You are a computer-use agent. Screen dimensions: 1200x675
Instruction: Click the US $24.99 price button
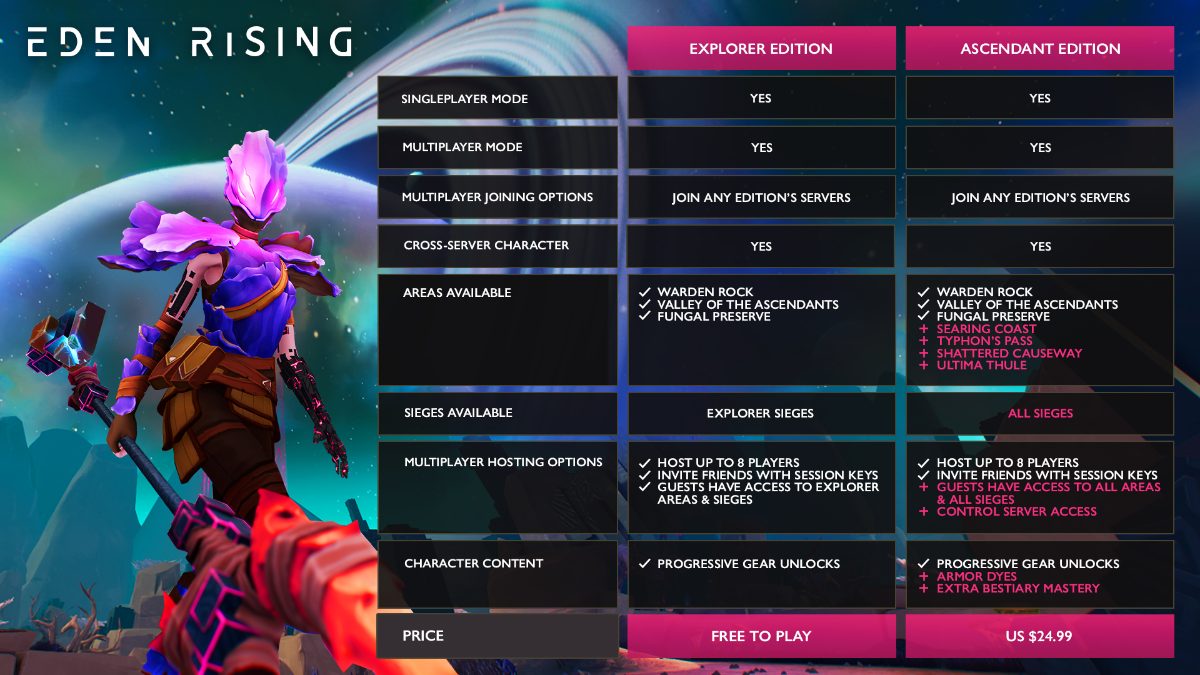1039,636
